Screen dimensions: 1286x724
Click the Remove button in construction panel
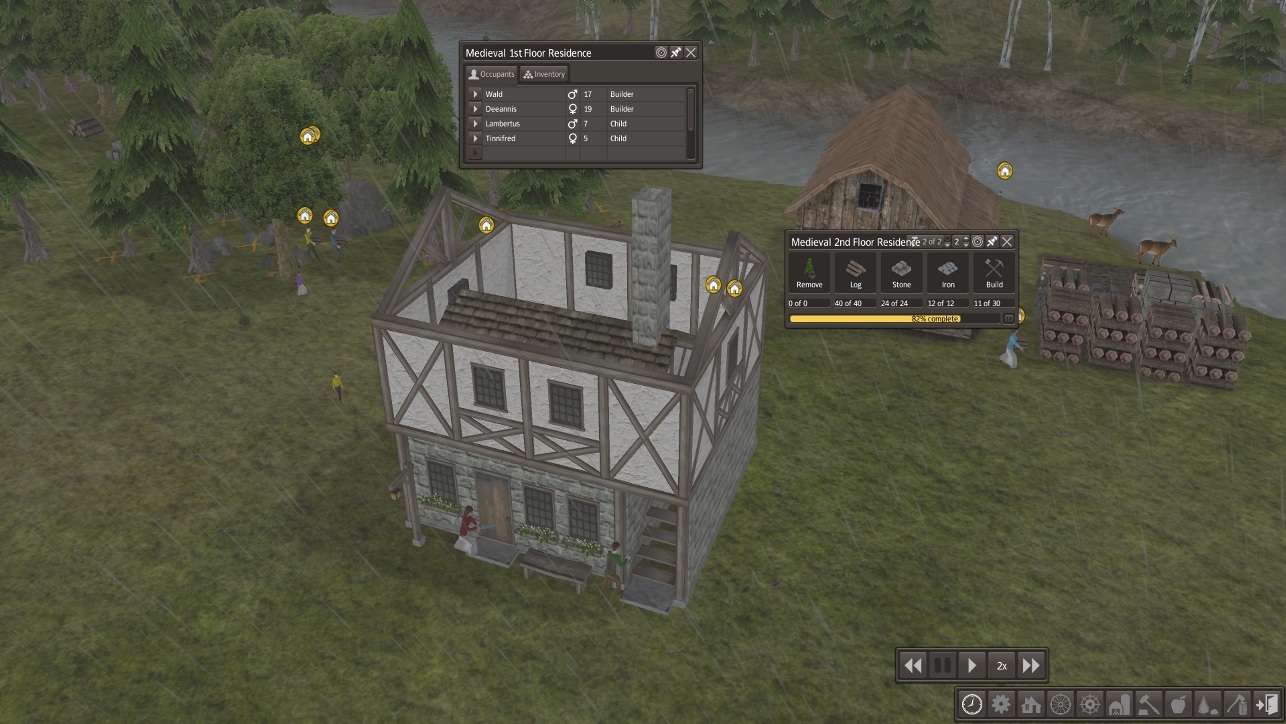(x=809, y=272)
